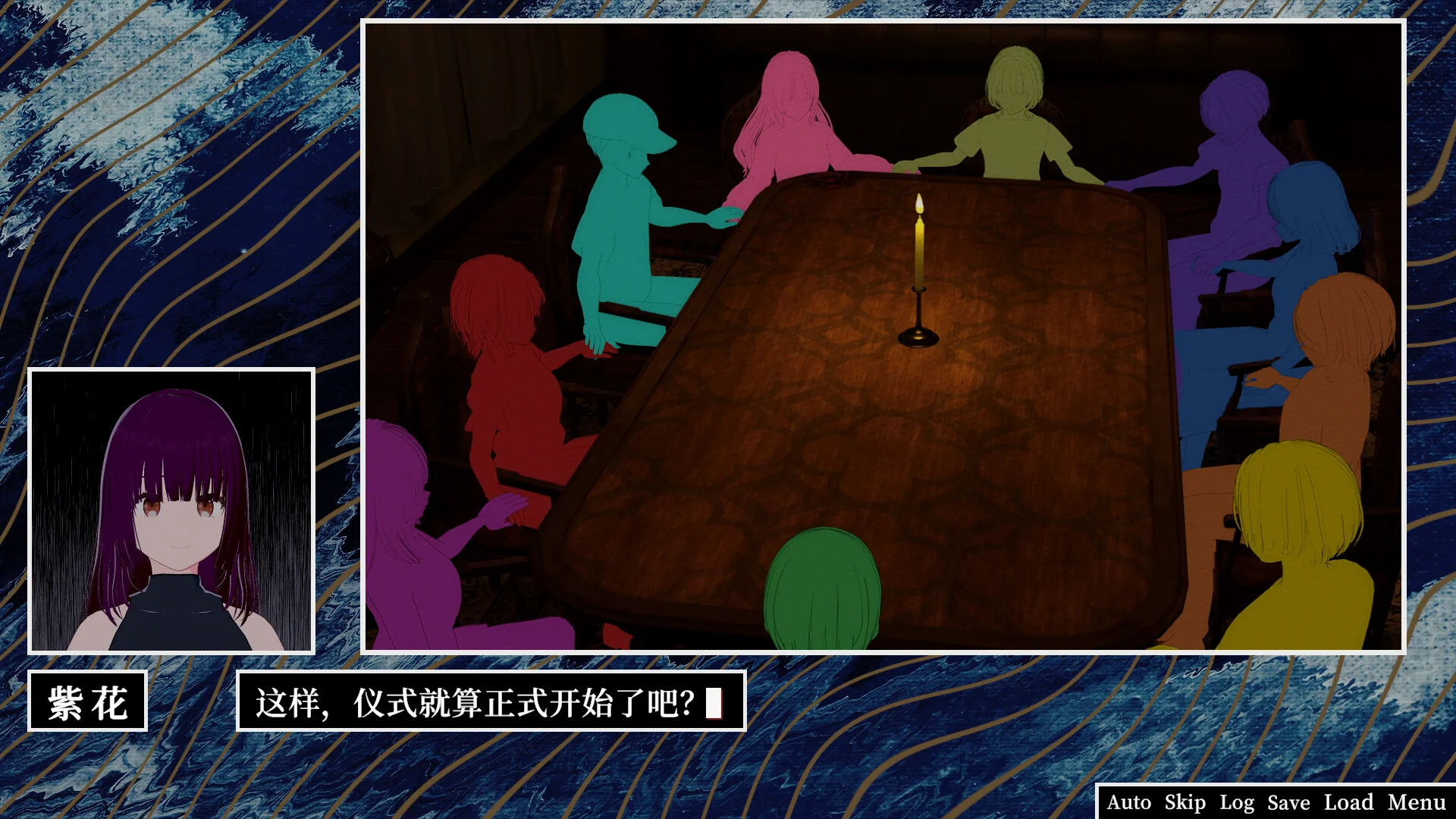1456x819 pixels.
Task: Enable Auto text advance
Action: point(1128,802)
